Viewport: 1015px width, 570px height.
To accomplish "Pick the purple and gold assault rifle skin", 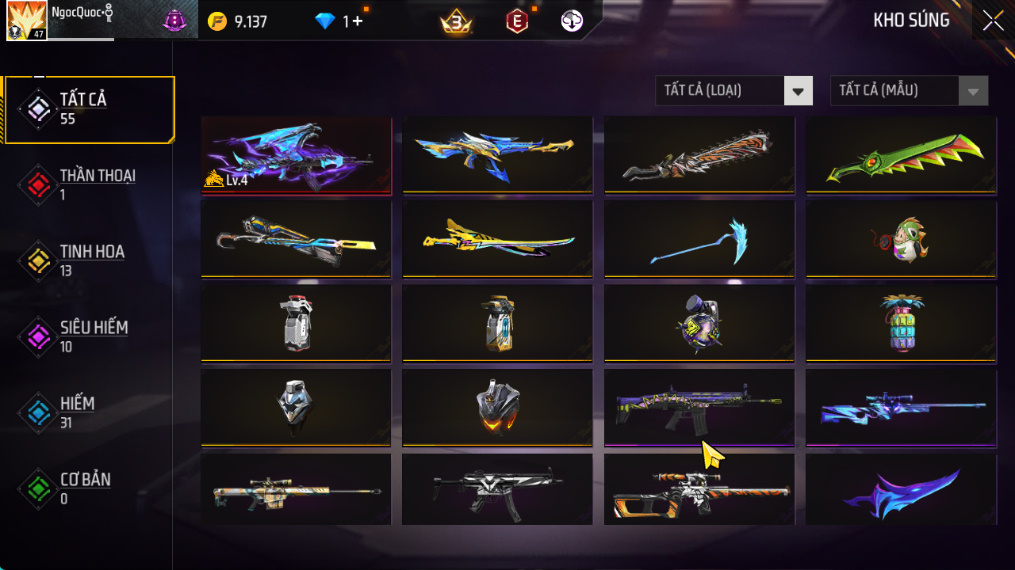I will [x=699, y=408].
